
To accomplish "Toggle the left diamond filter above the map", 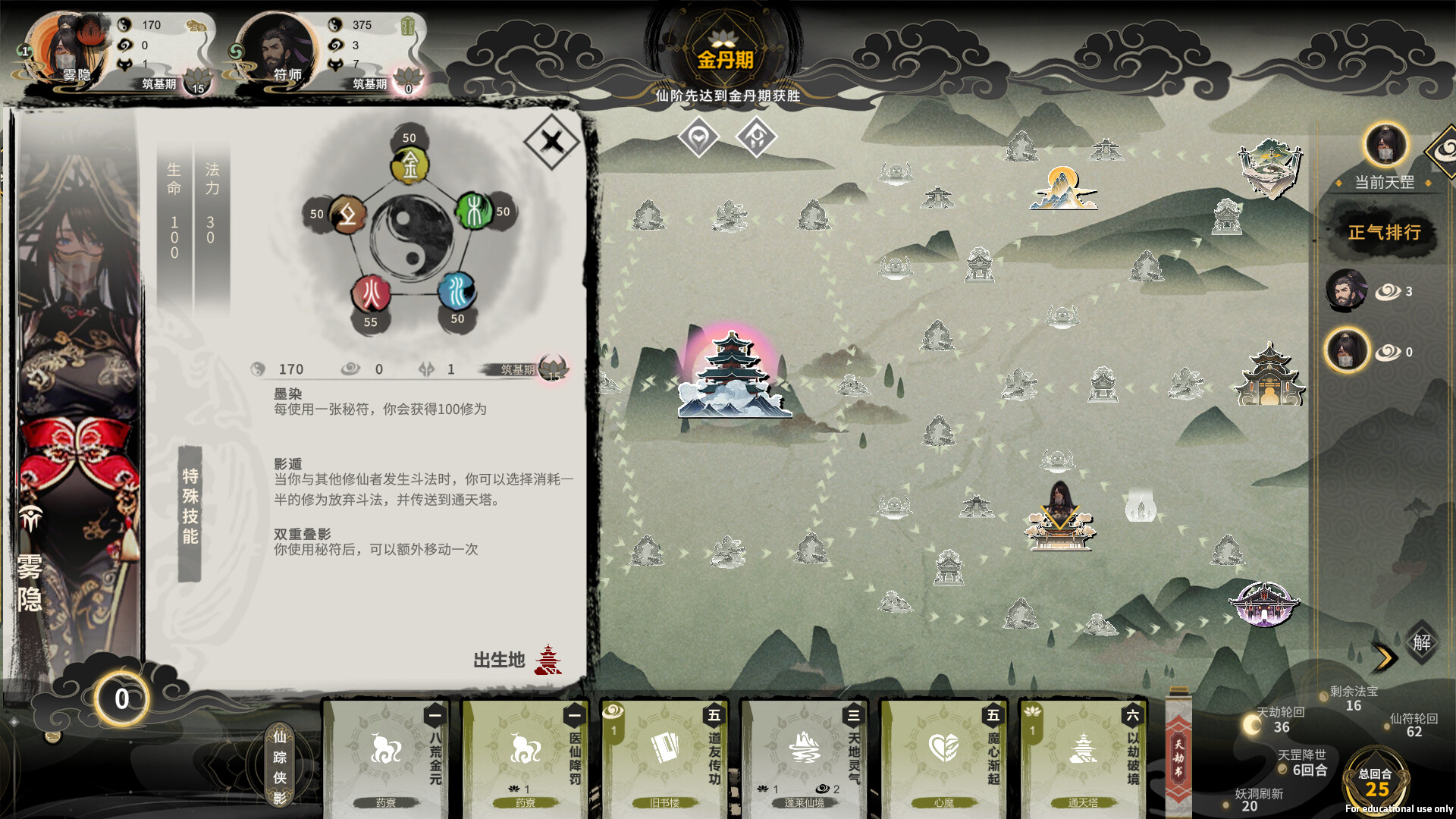I will (x=698, y=138).
